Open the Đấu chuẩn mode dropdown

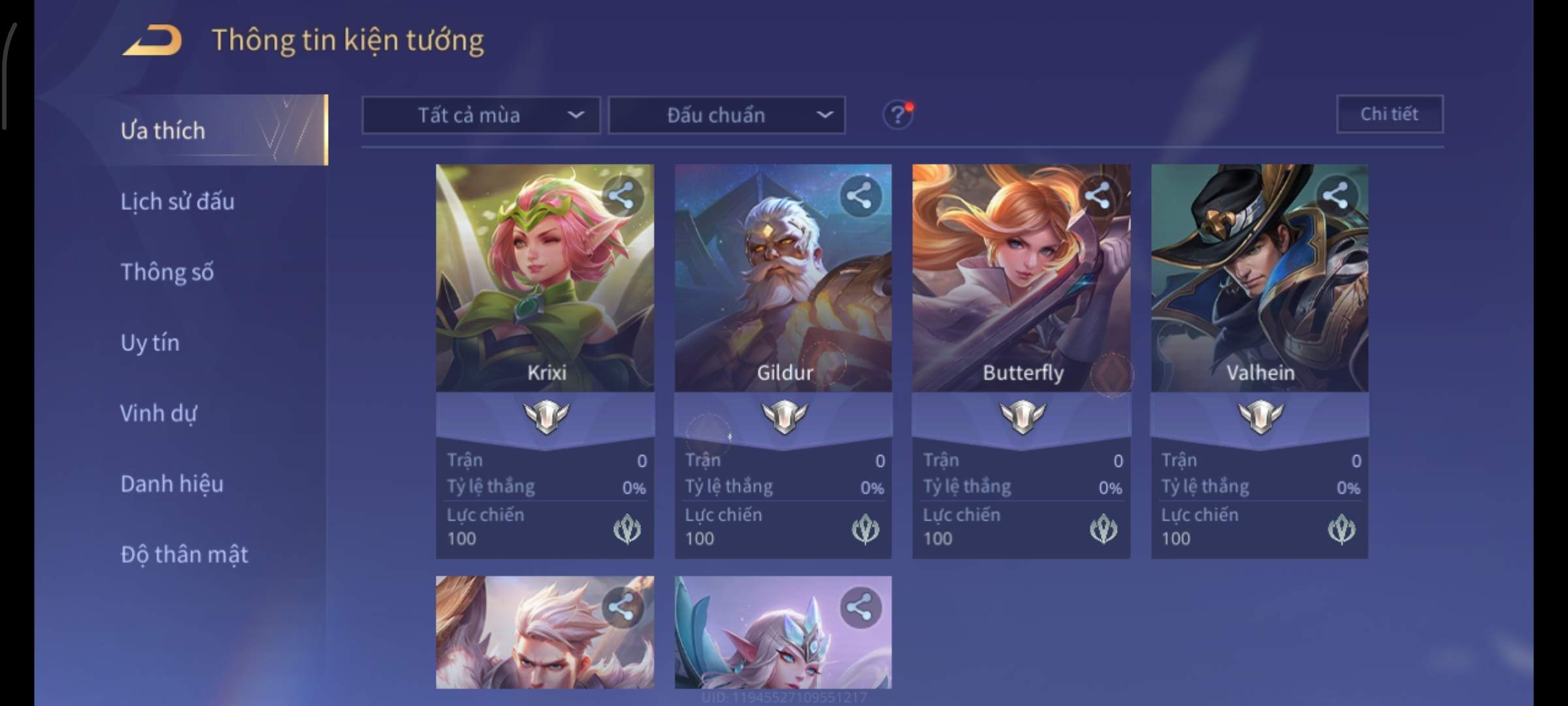[x=727, y=116]
